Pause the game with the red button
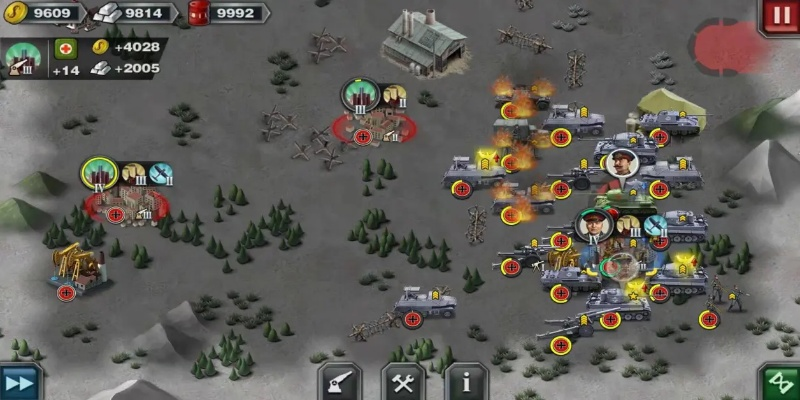 [779, 17]
